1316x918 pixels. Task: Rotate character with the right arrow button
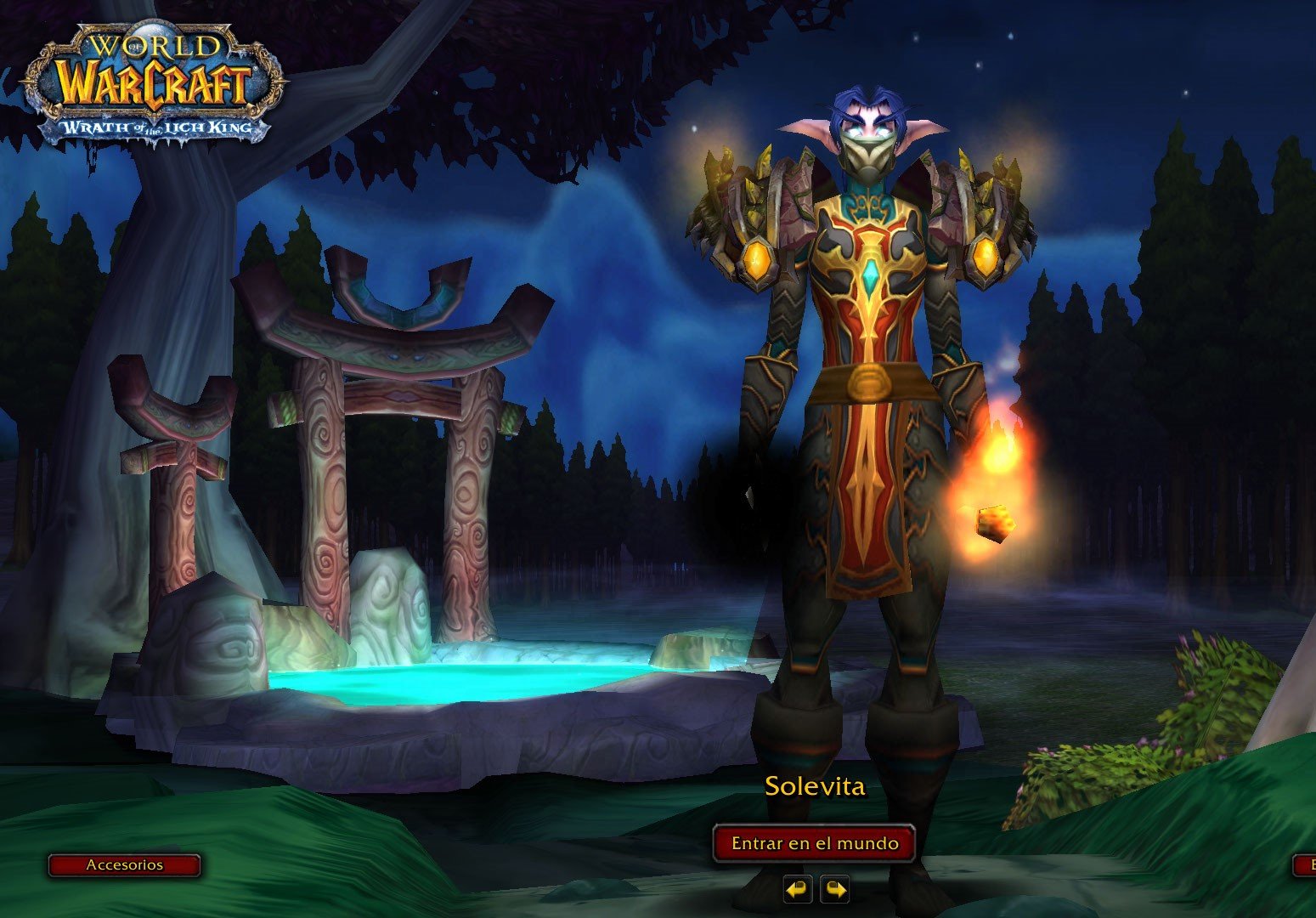point(834,889)
